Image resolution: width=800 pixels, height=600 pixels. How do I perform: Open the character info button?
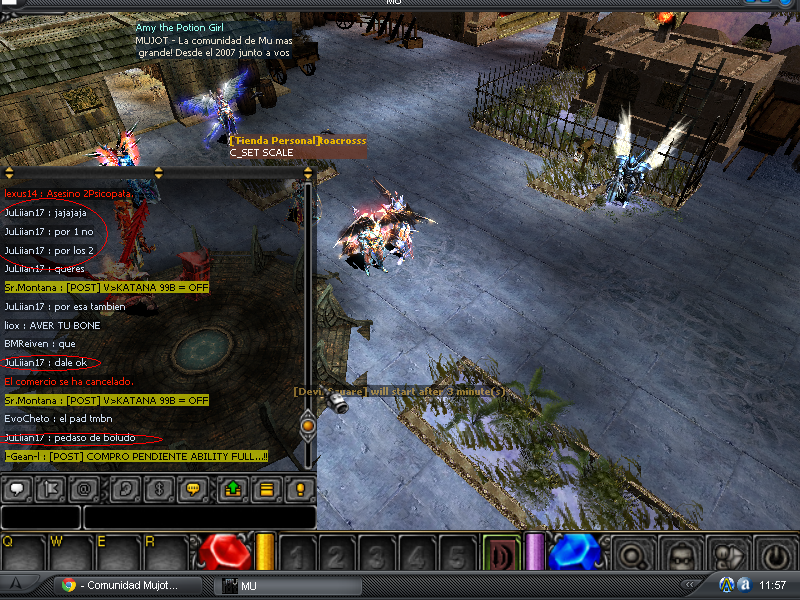[681, 553]
